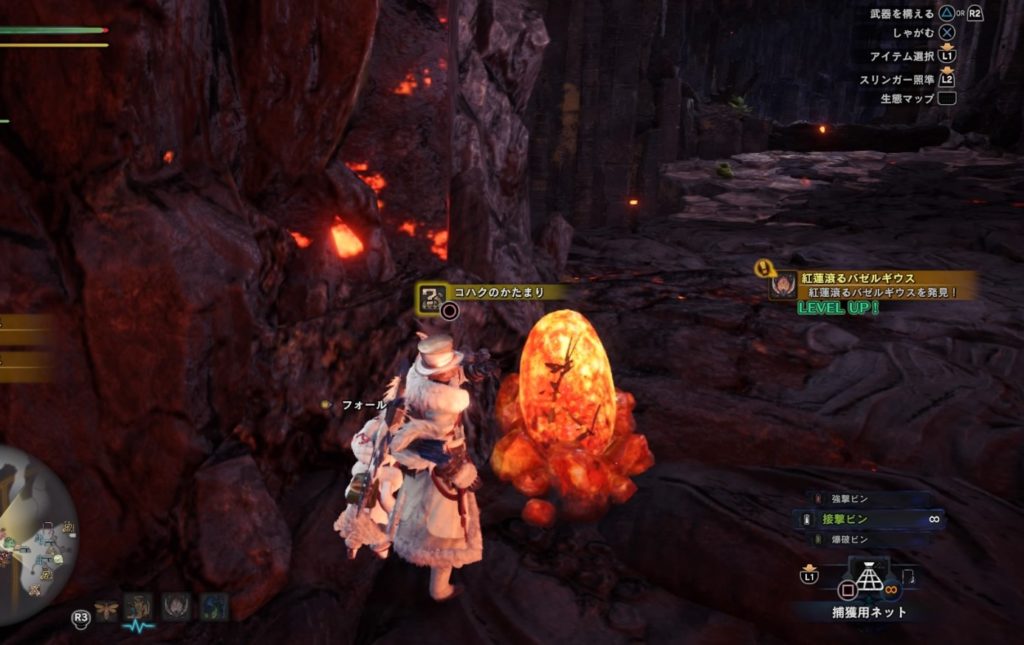Viewport: 1024px width, 645px height.
Task: Select the rightmost blue monster tracker icon
Action: click(x=213, y=607)
